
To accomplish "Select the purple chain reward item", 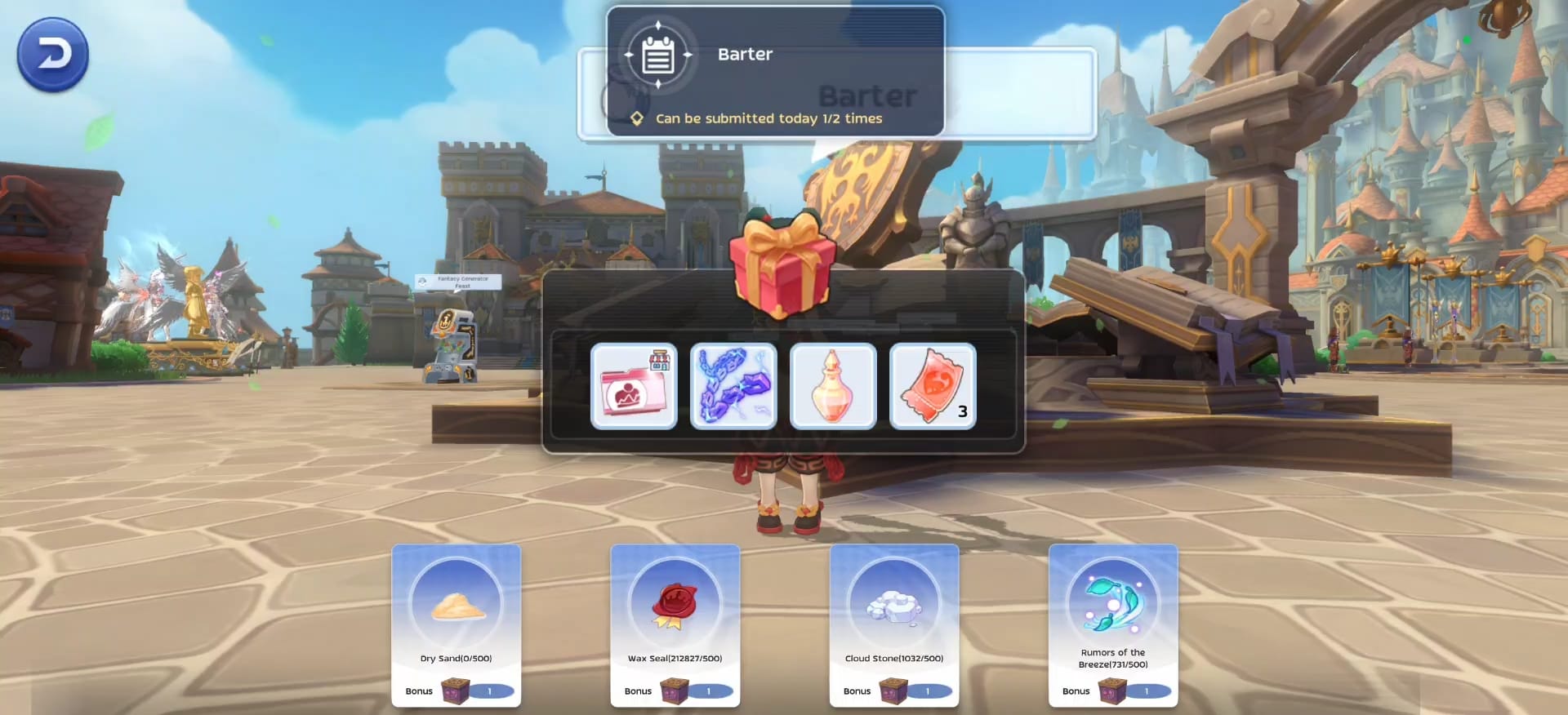I will click(x=733, y=386).
